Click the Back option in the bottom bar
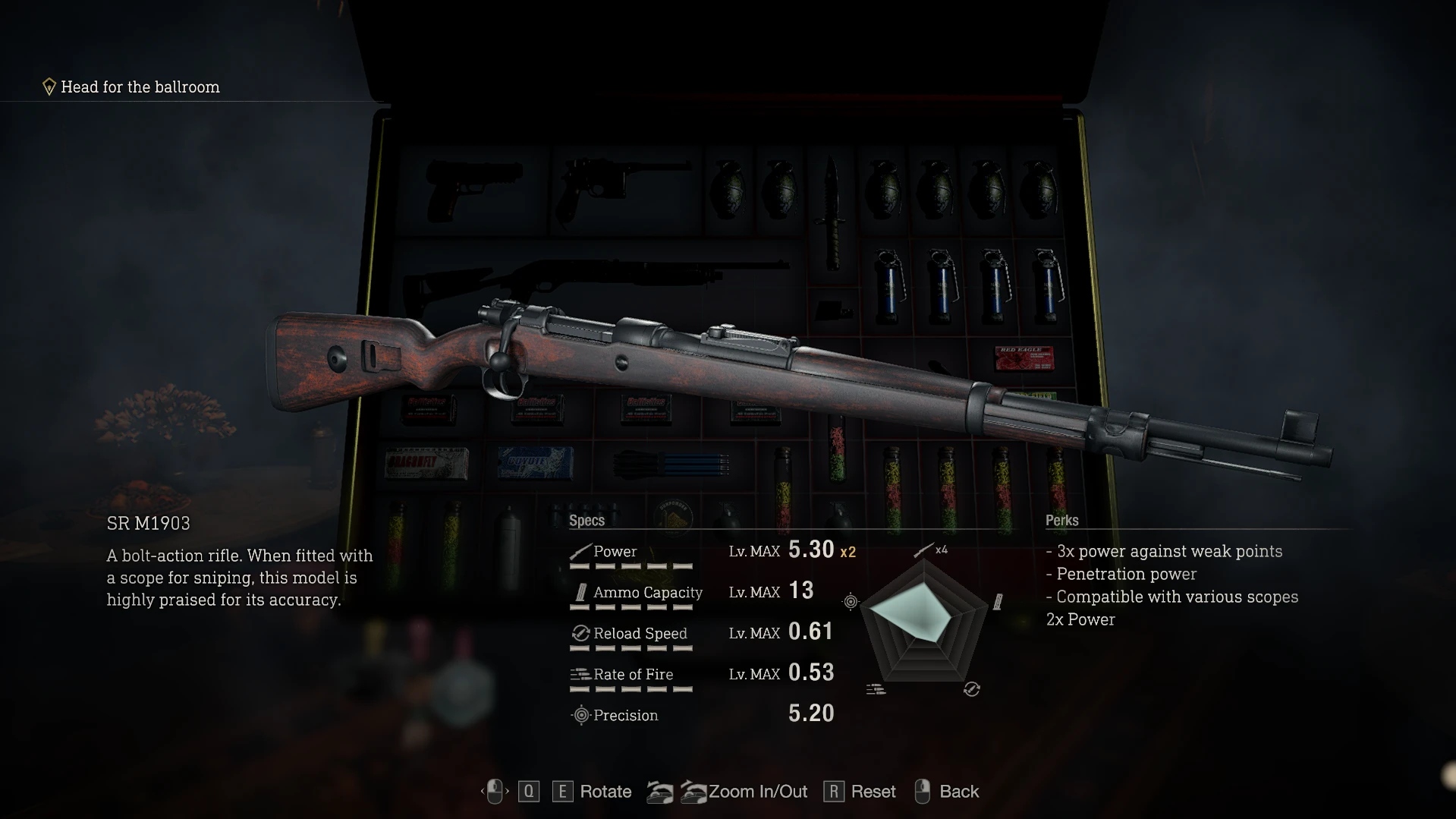Viewport: 1456px width, 819px height. [x=958, y=792]
